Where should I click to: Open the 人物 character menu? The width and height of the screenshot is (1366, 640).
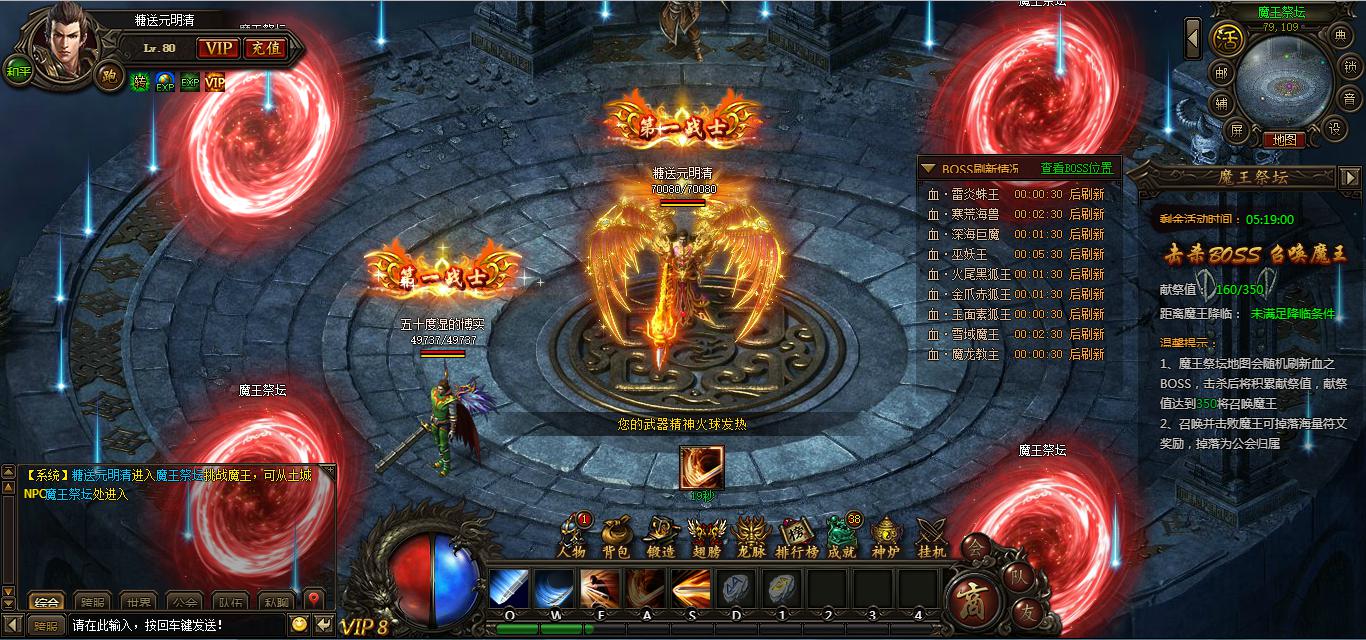coord(572,535)
